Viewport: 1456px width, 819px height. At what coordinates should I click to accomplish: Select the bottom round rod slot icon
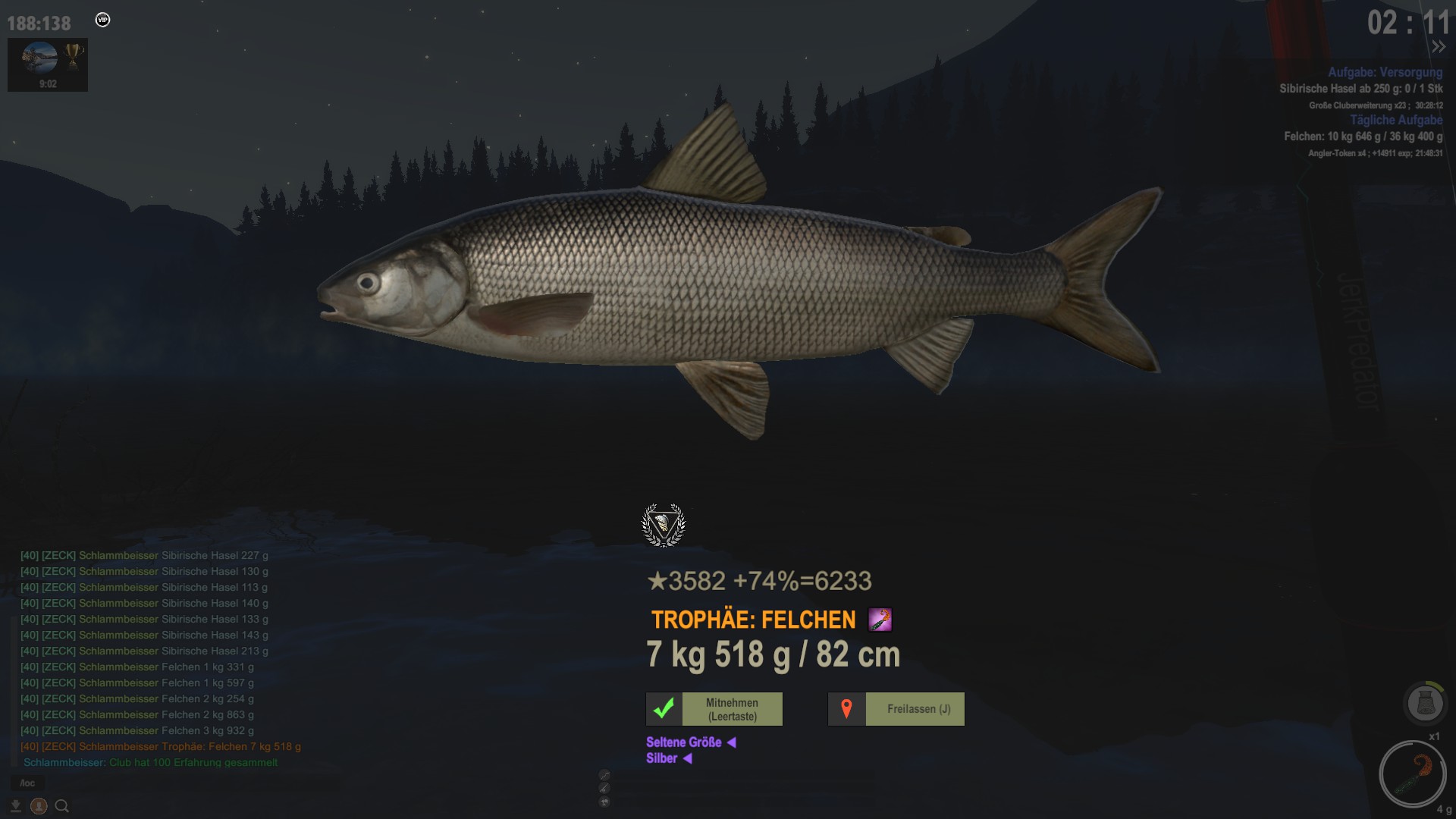pyautogui.click(x=604, y=802)
